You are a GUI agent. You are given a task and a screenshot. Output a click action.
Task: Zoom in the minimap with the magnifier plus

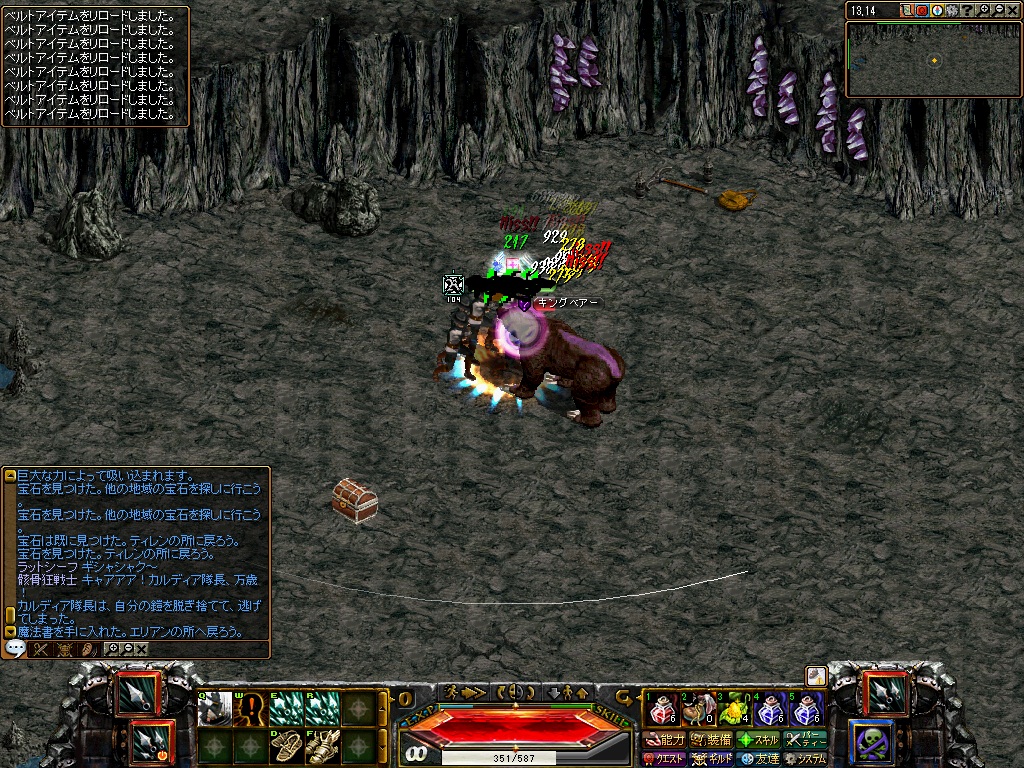coord(983,10)
